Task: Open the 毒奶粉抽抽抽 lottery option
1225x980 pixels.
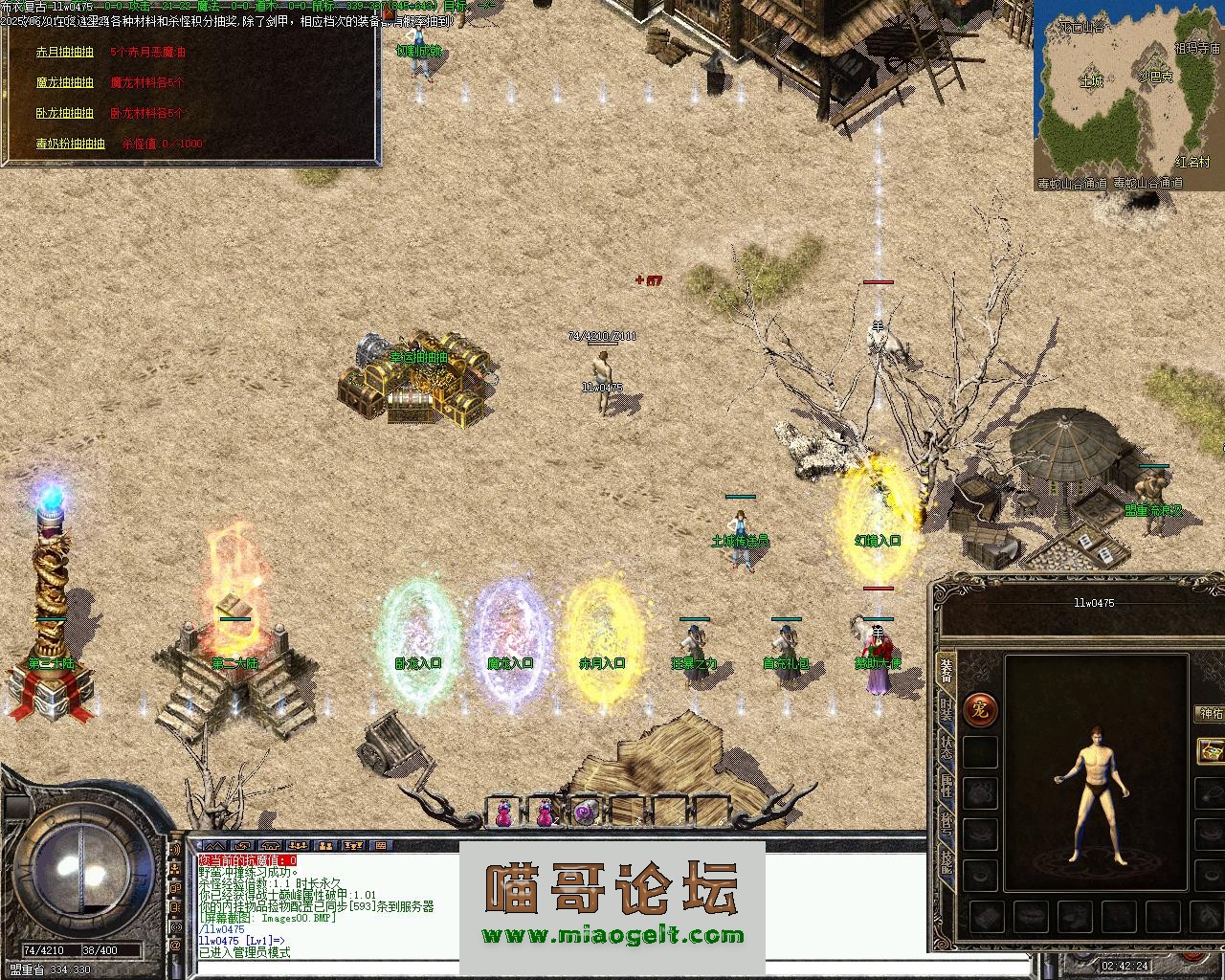Action: coord(70,145)
